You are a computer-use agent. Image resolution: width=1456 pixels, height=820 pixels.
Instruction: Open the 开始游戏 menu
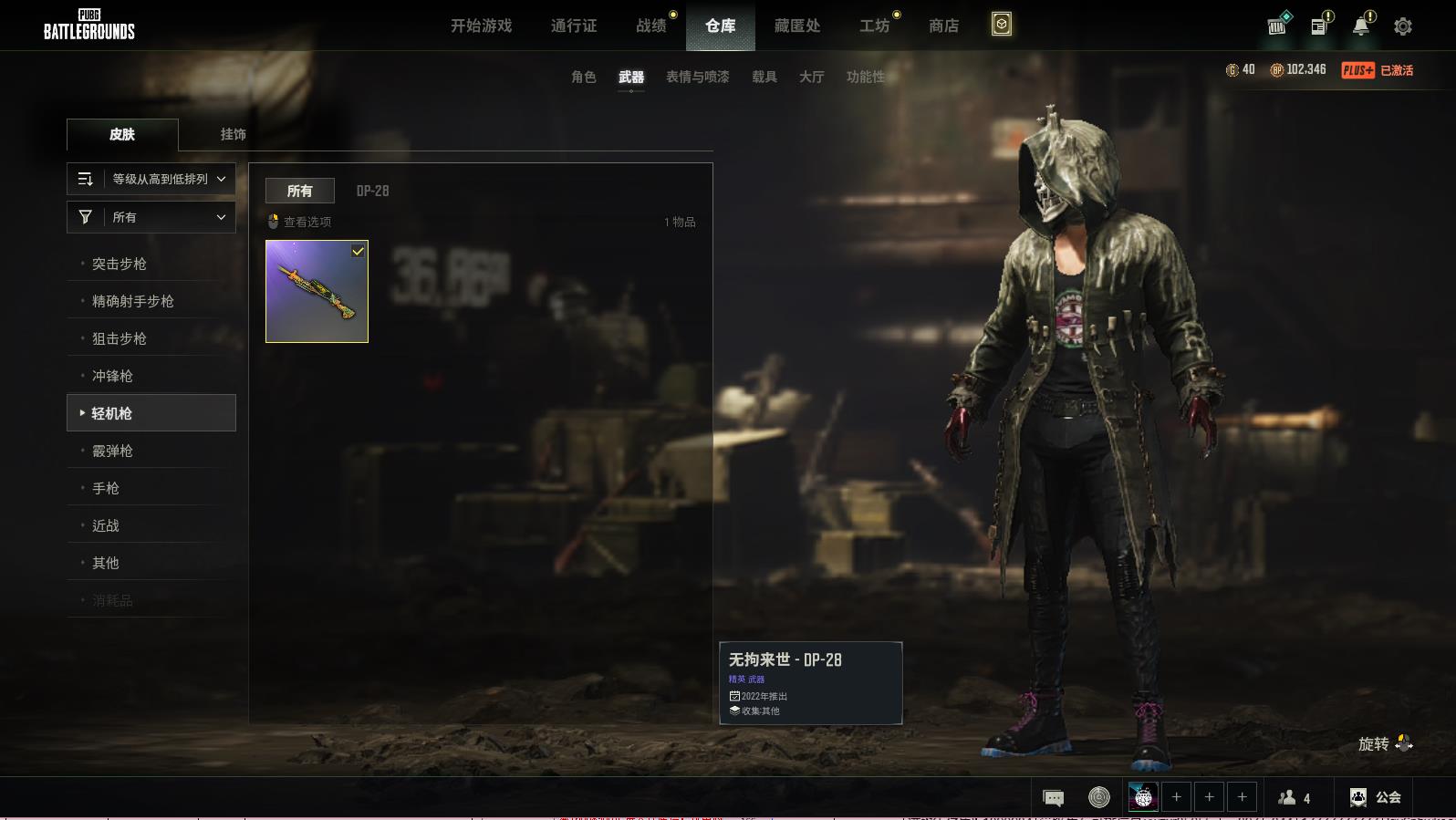(481, 26)
